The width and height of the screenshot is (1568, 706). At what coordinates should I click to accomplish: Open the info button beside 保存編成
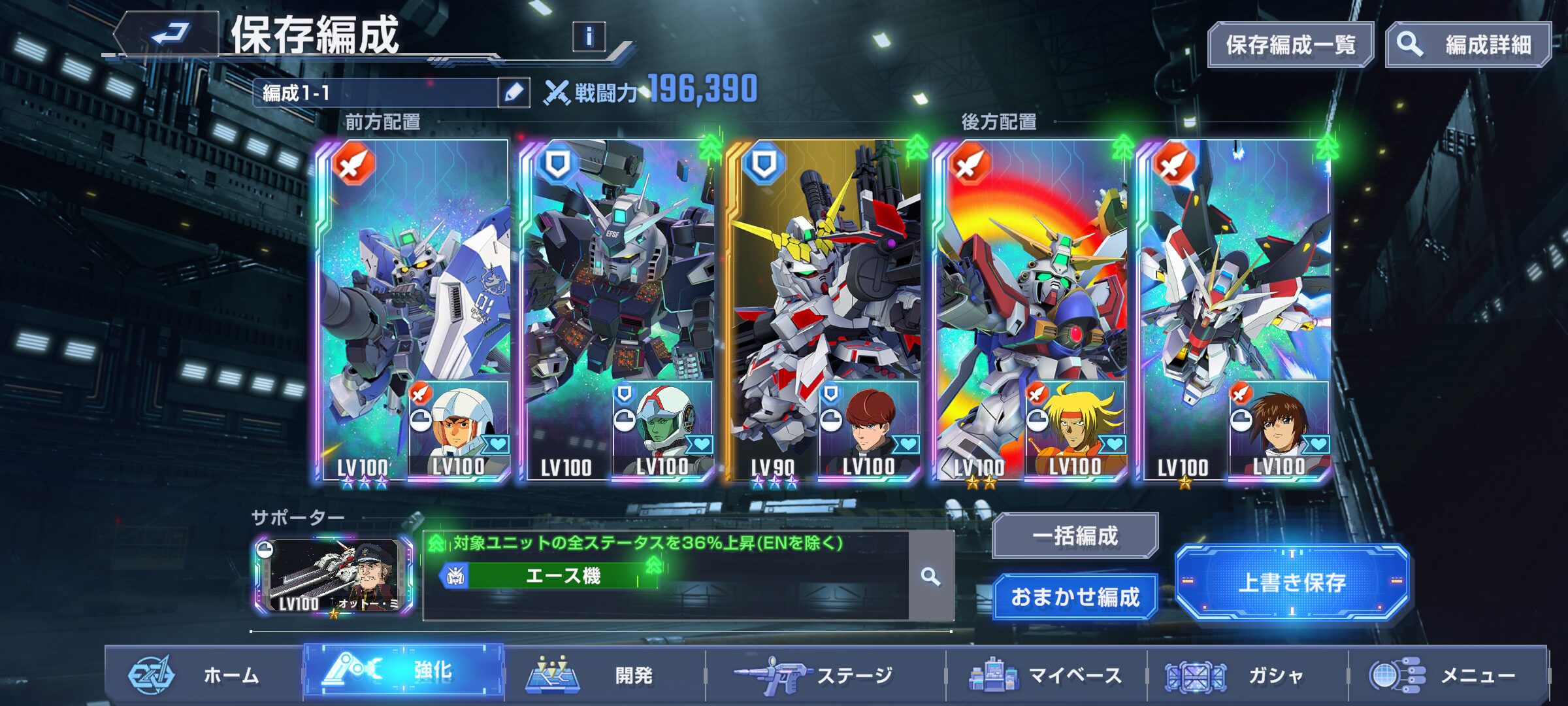point(589,37)
